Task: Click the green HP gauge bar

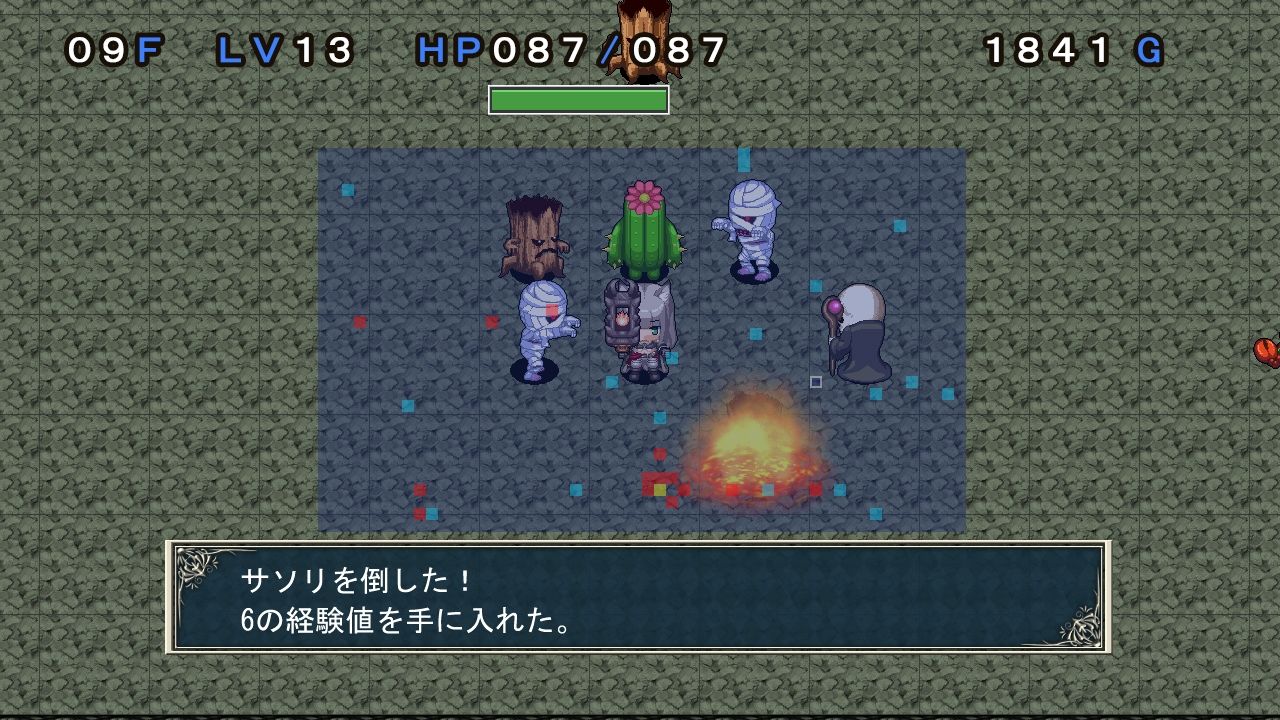Action: click(x=578, y=97)
